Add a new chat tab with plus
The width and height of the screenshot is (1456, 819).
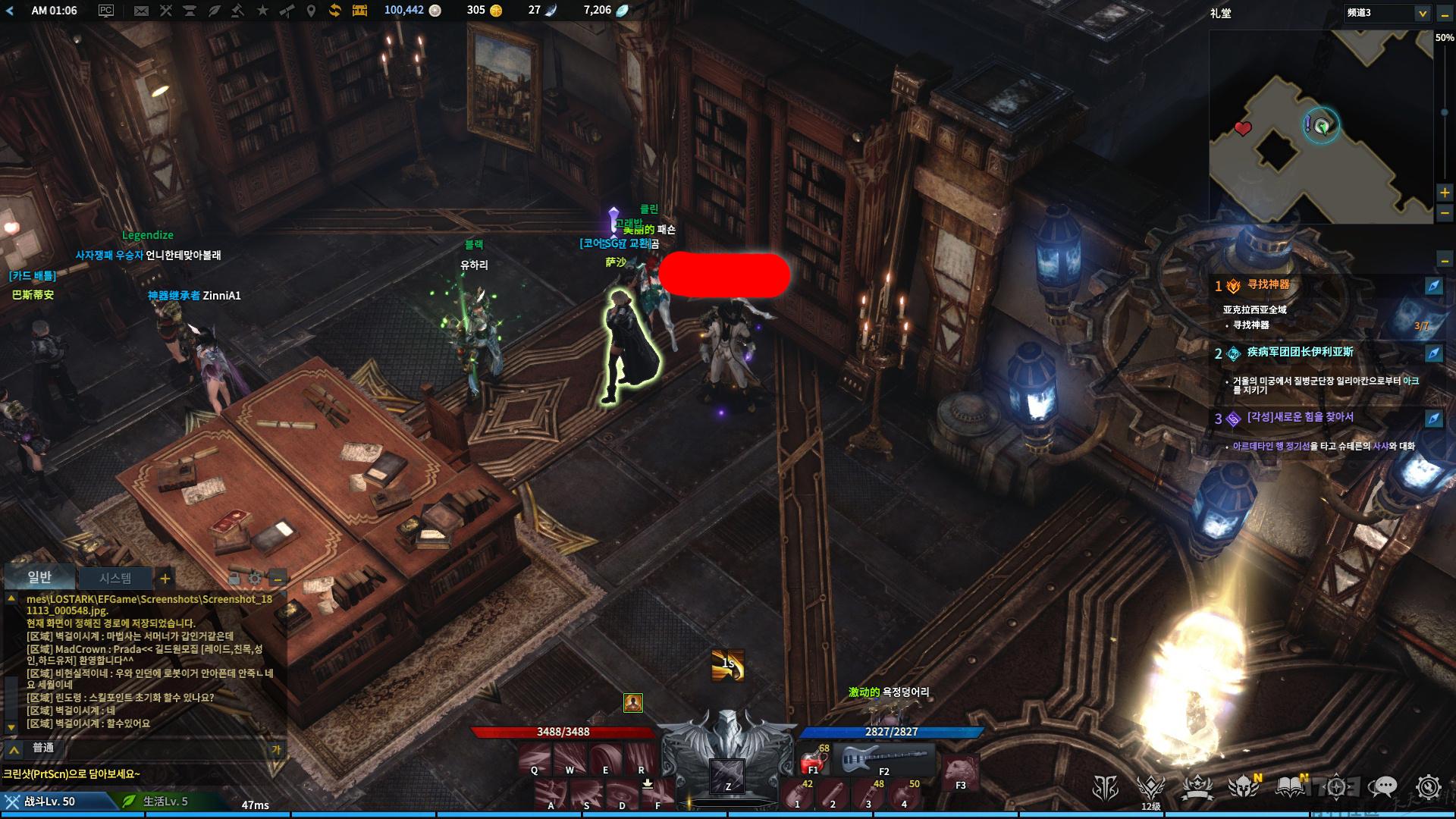coord(165,579)
